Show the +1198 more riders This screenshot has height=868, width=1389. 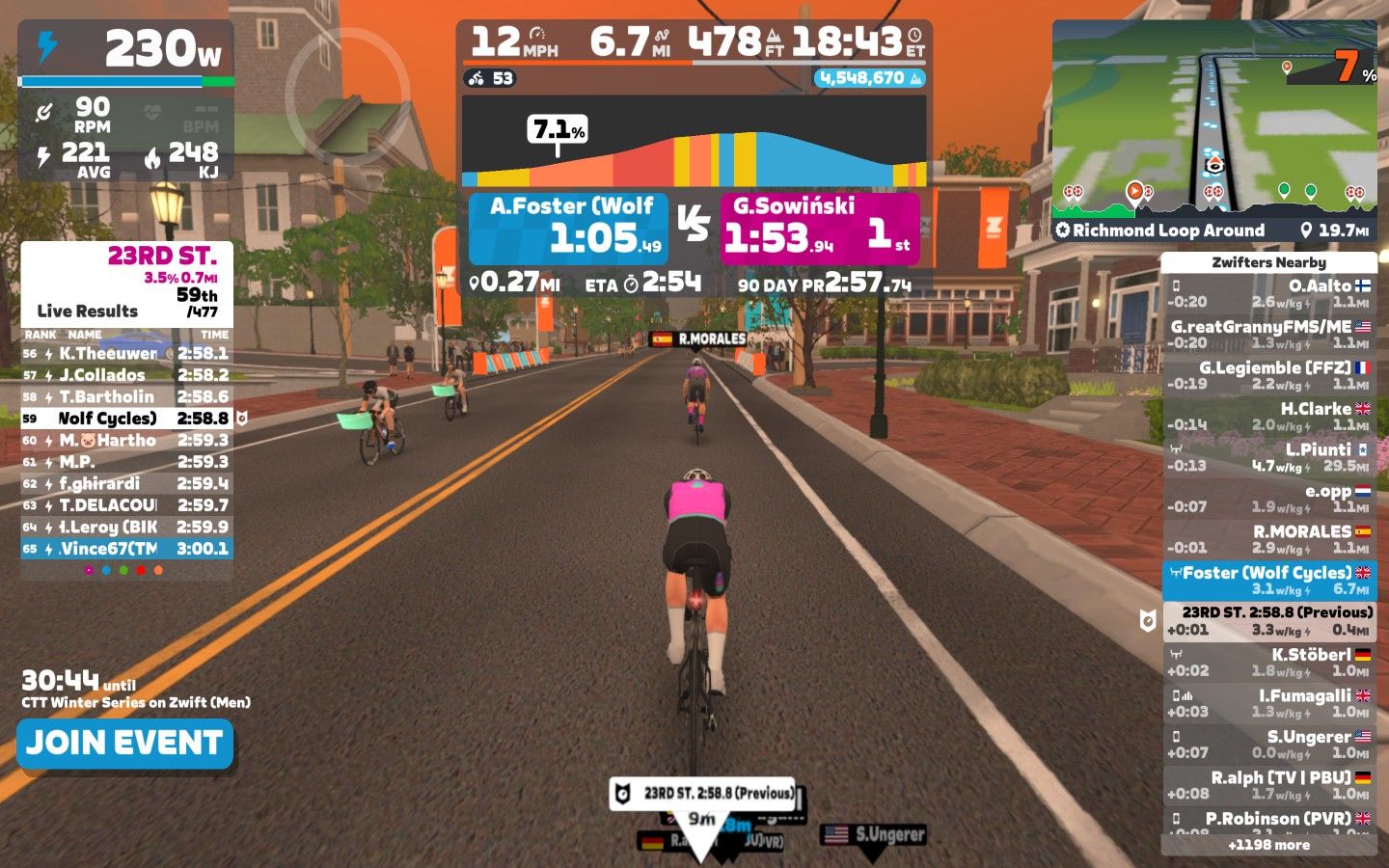coord(1268,845)
